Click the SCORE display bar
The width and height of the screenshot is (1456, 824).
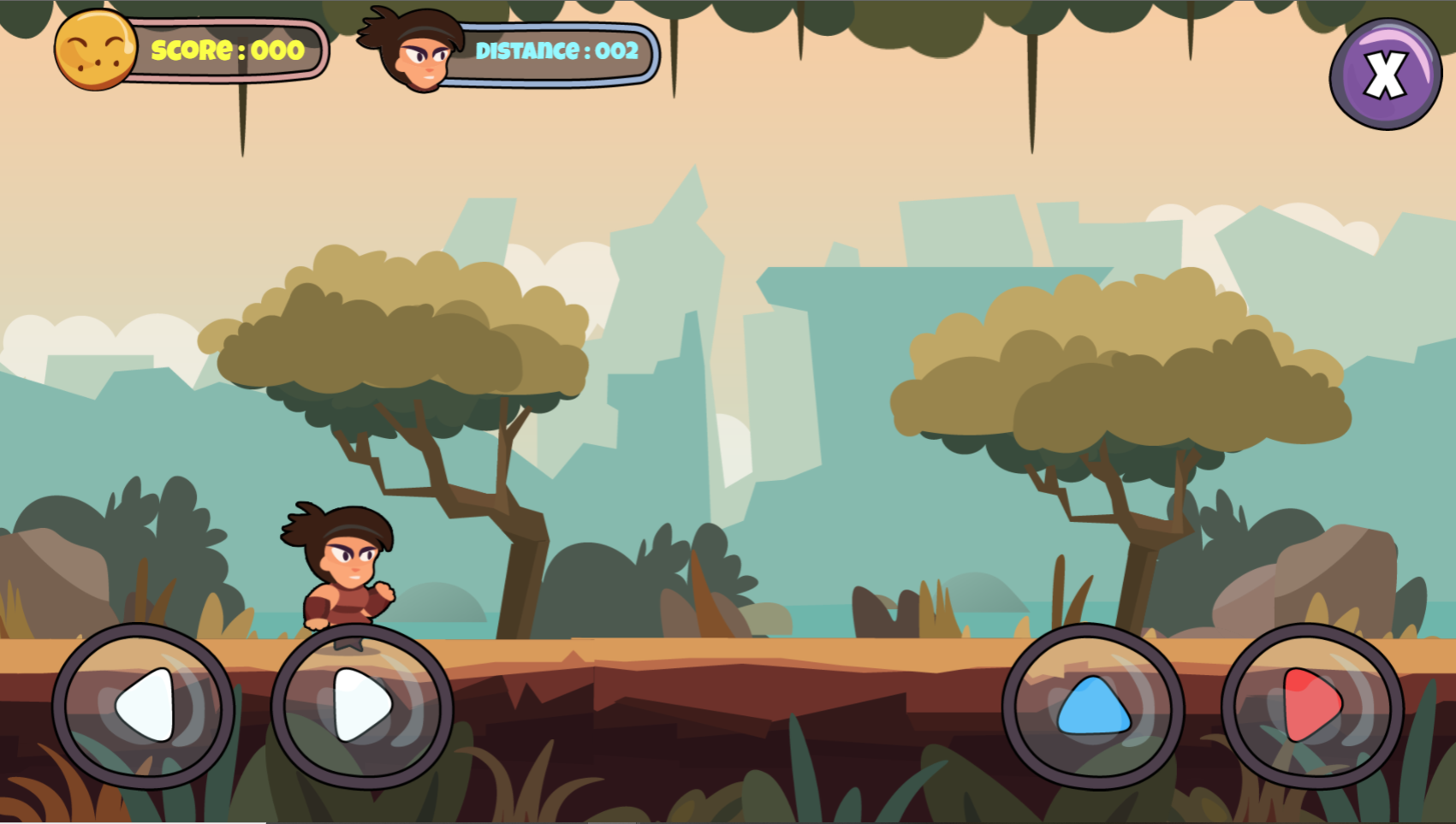(x=227, y=50)
